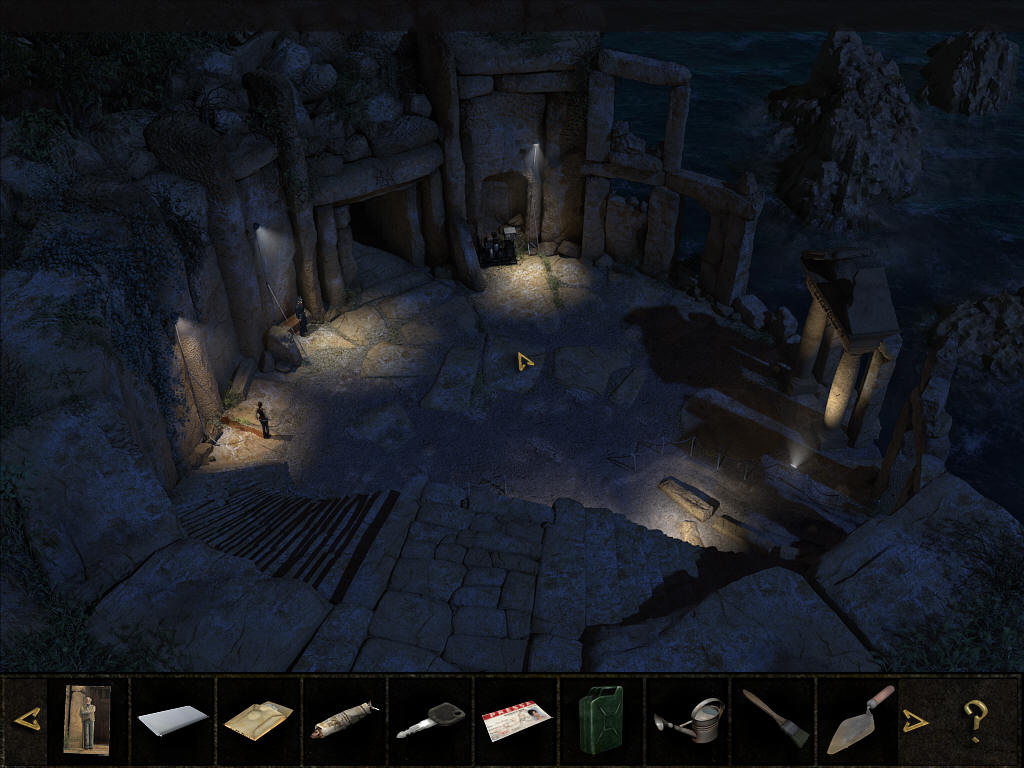The width and height of the screenshot is (1024, 768).
Task: Select the yellow envelope in inventory
Action: 258,719
